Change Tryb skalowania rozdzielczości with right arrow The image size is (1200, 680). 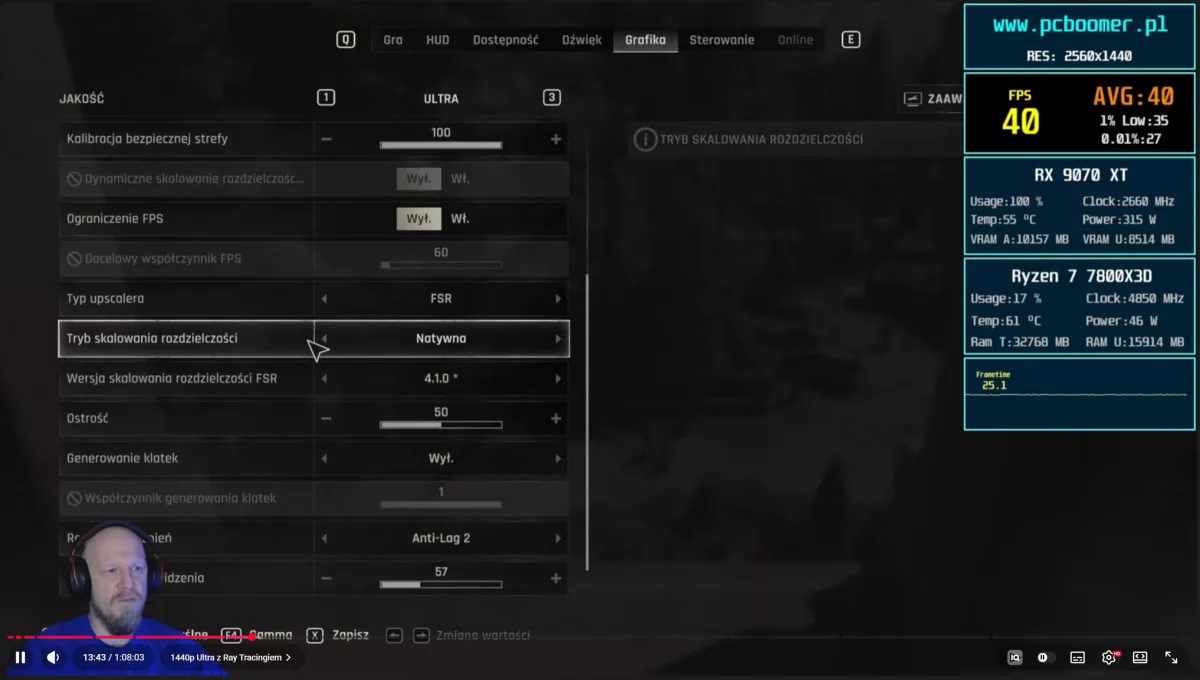pos(558,339)
